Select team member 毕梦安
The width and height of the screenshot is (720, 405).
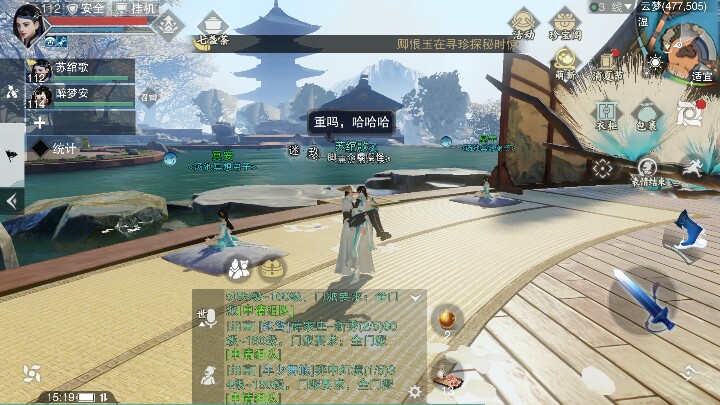click(x=80, y=95)
